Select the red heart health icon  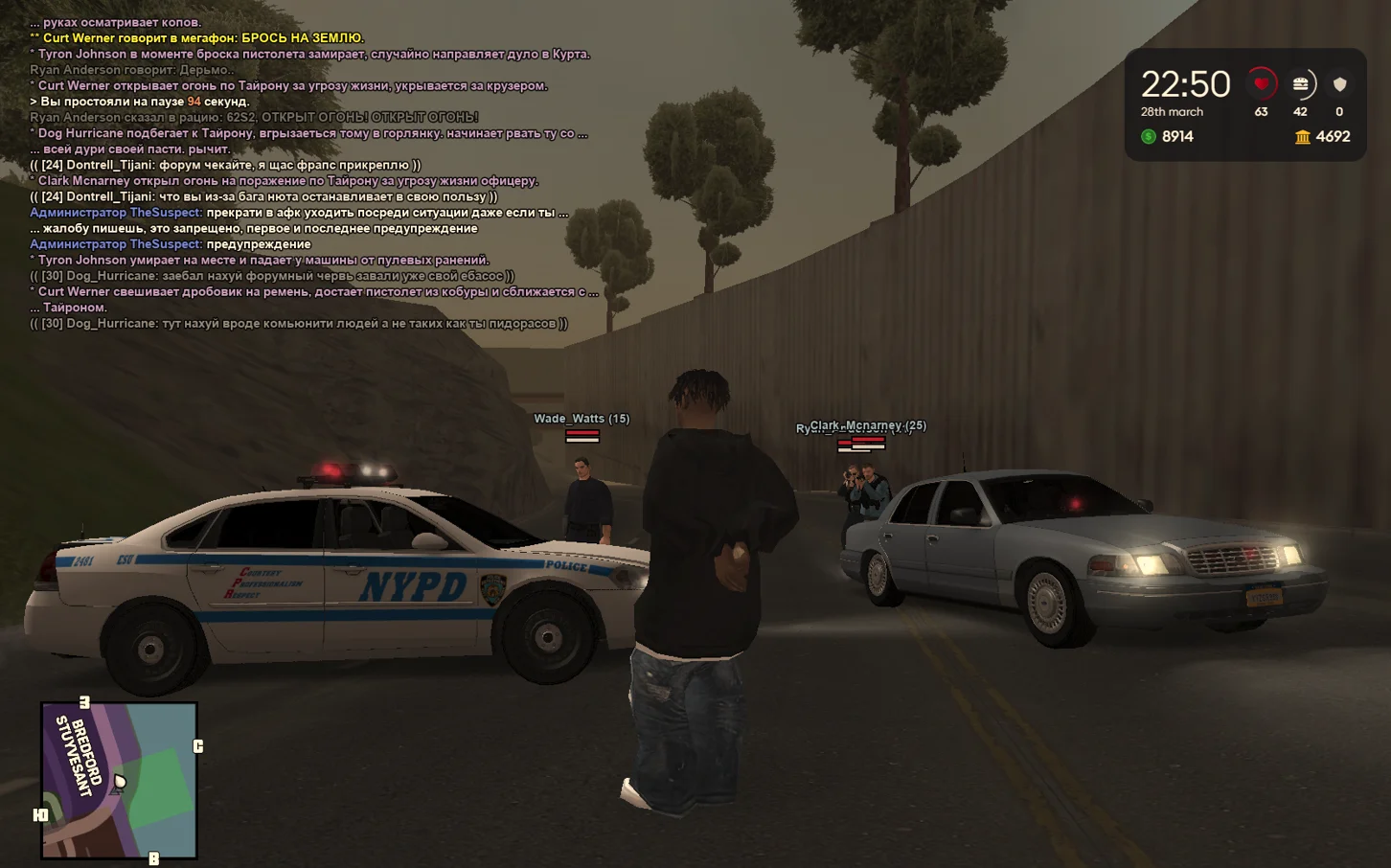point(1261,84)
